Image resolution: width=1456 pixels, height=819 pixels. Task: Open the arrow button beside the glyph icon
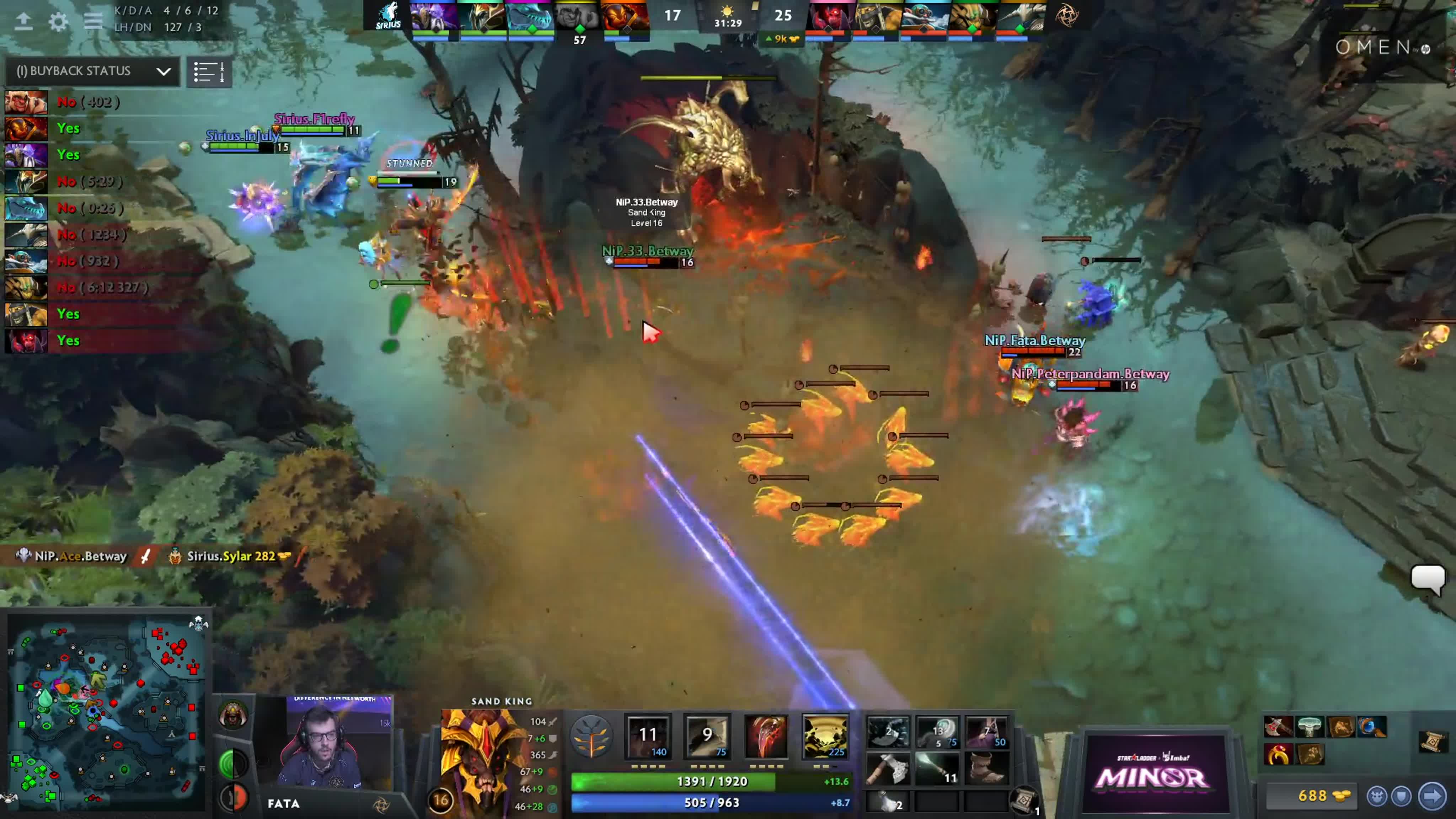tap(1432, 796)
